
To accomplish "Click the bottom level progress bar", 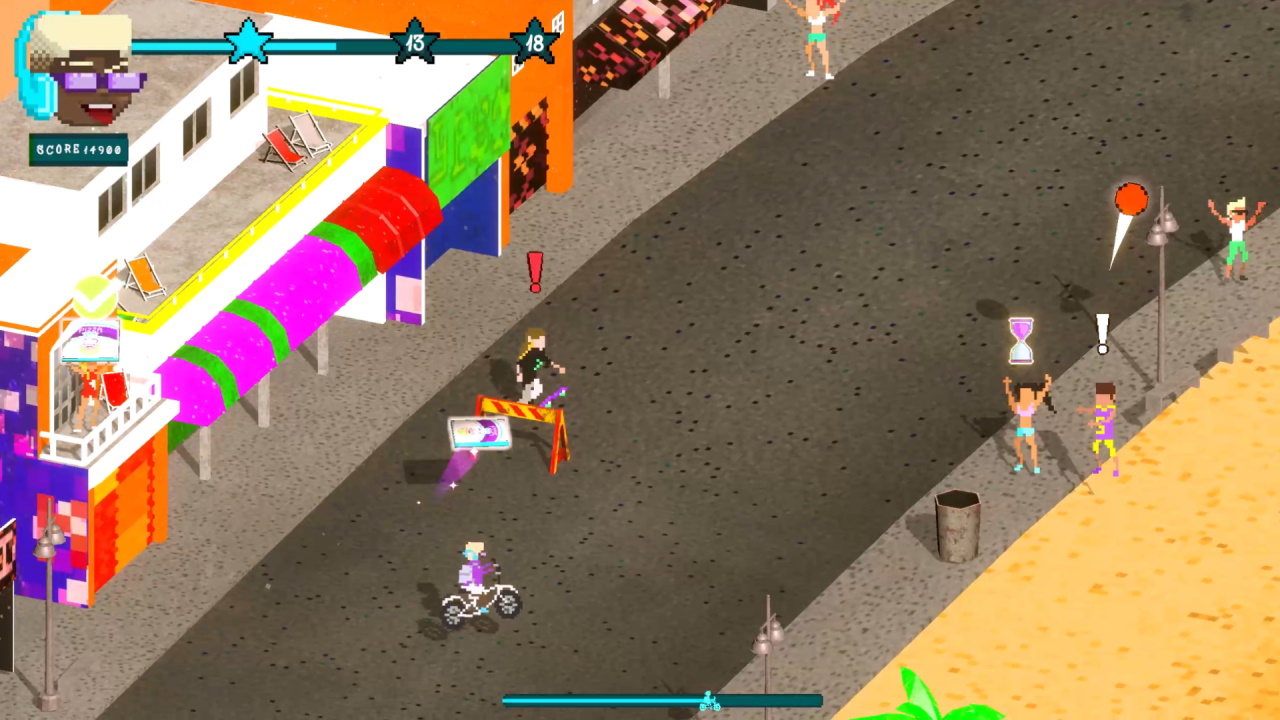I will click(x=620, y=701).
